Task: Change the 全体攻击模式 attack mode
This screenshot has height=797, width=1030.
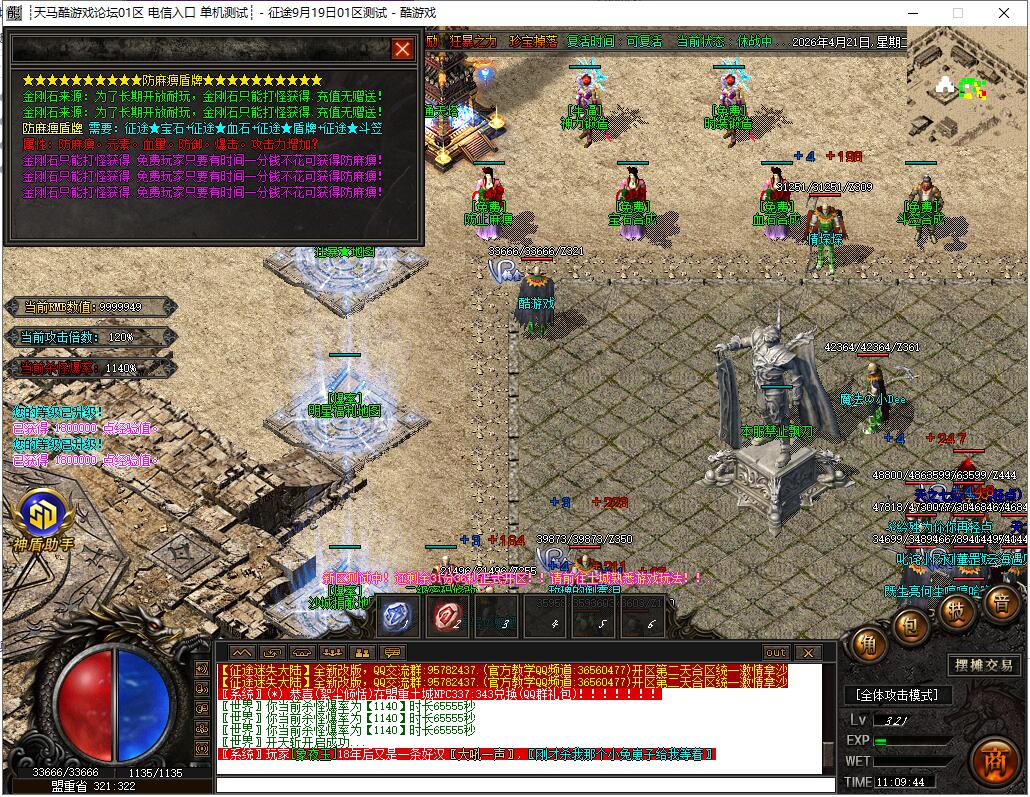Action: [x=896, y=695]
